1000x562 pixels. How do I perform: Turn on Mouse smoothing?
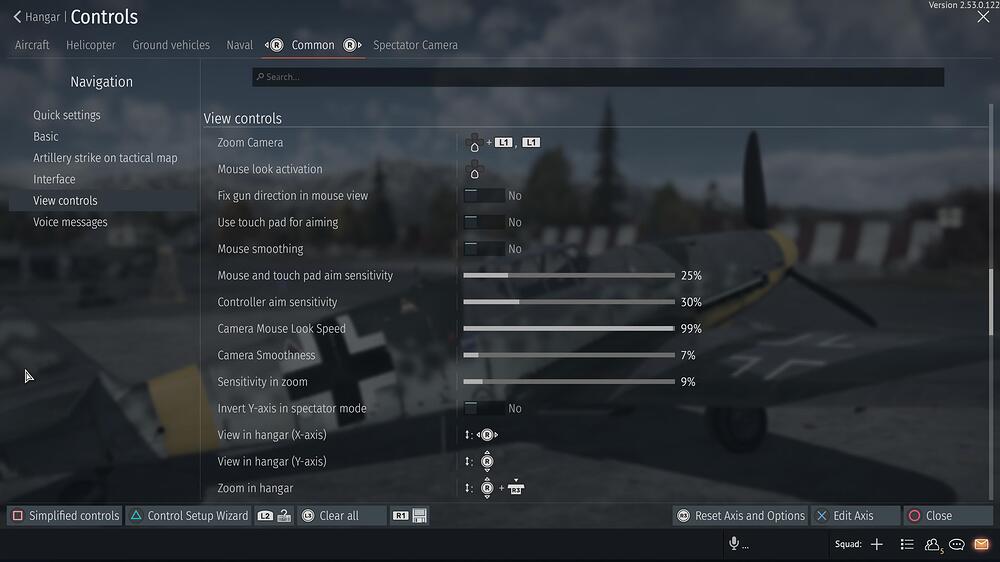point(484,249)
